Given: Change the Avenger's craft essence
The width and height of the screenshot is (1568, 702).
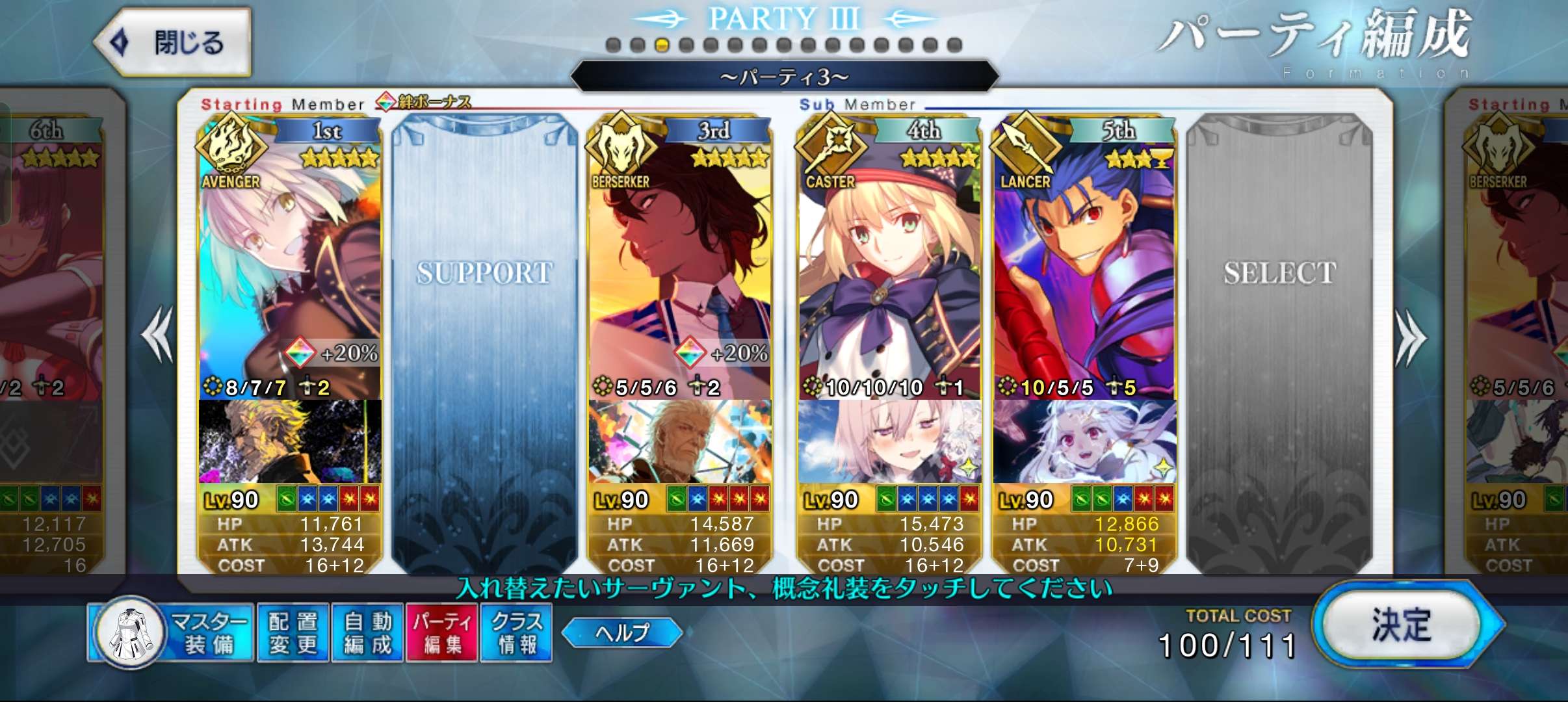Looking at the screenshot, I should click(x=290, y=442).
